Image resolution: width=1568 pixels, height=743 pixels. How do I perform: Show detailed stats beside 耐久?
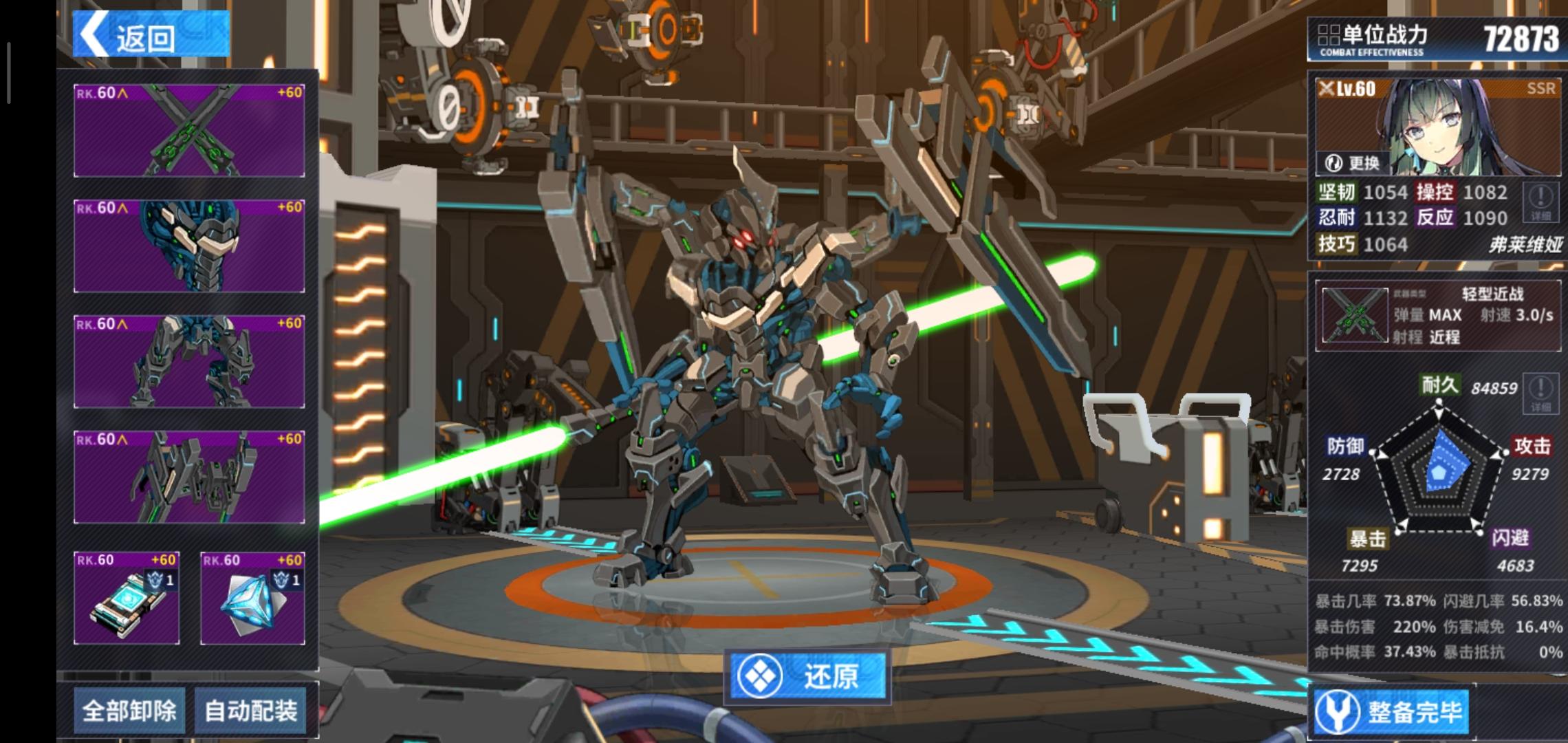1540,392
